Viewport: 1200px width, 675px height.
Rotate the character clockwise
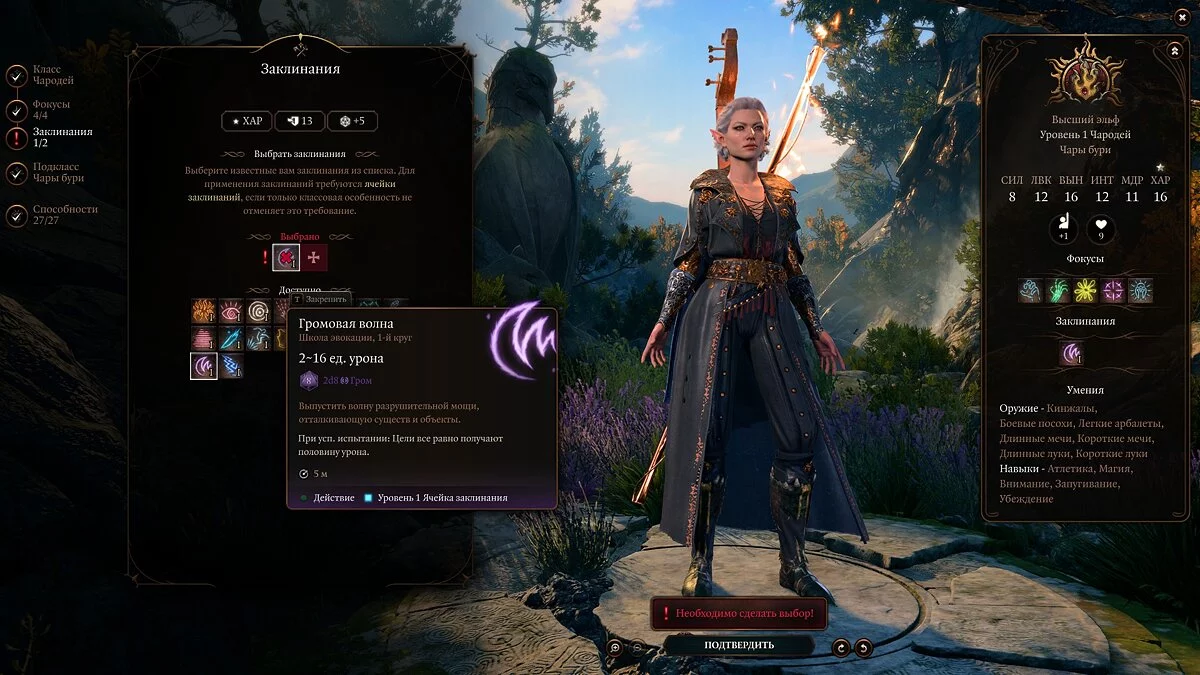pyautogui.click(x=841, y=647)
